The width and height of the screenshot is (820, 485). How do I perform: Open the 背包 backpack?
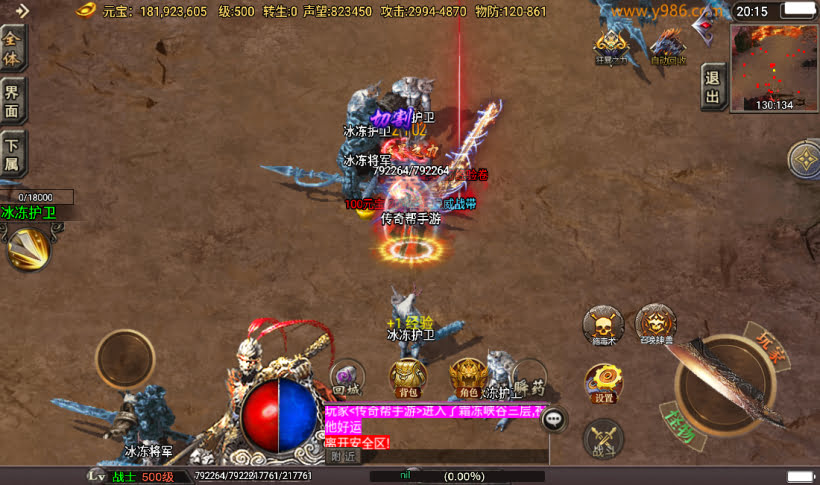pyautogui.click(x=406, y=376)
